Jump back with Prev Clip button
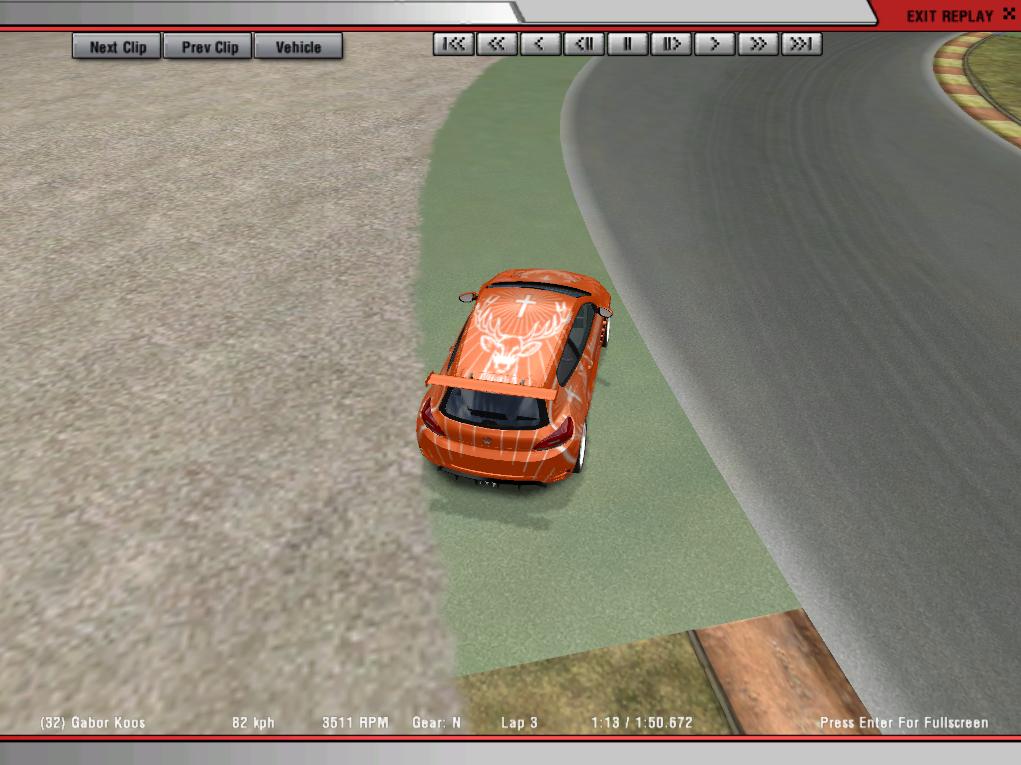Screen dimensions: 1021x765 (210, 47)
